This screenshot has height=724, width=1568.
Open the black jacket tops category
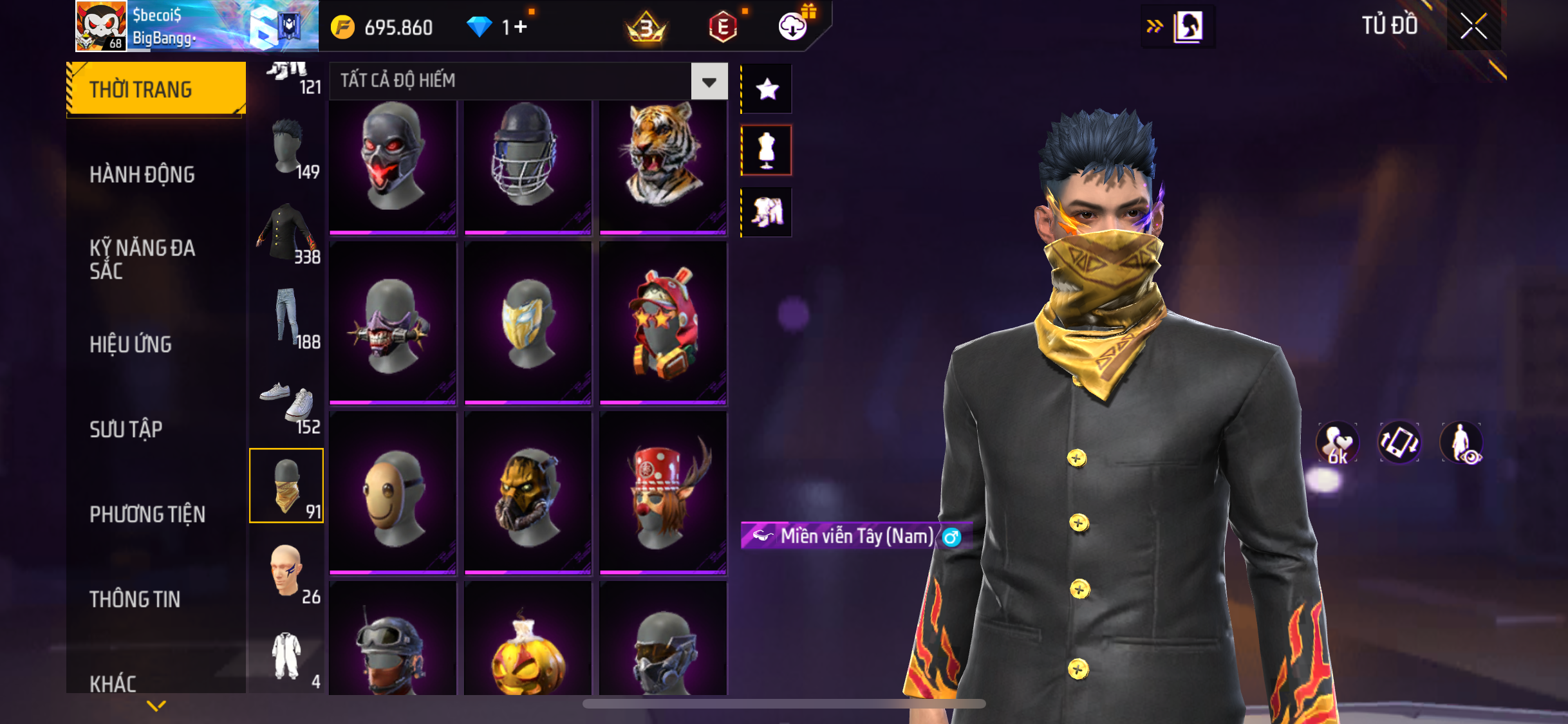287,232
